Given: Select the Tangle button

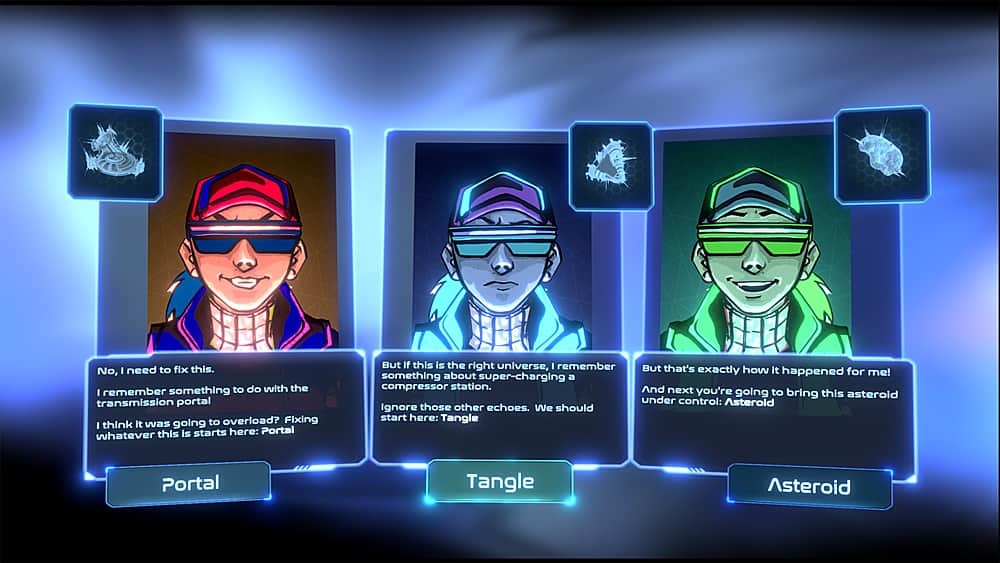Looking at the screenshot, I should click(x=499, y=481).
